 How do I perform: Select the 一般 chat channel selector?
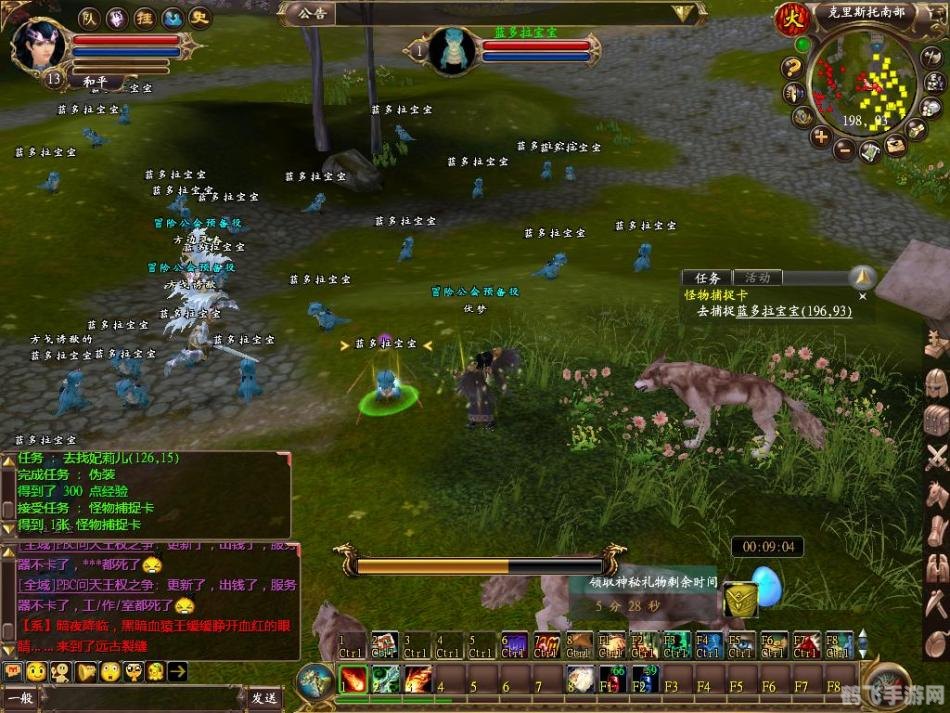click(21, 698)
